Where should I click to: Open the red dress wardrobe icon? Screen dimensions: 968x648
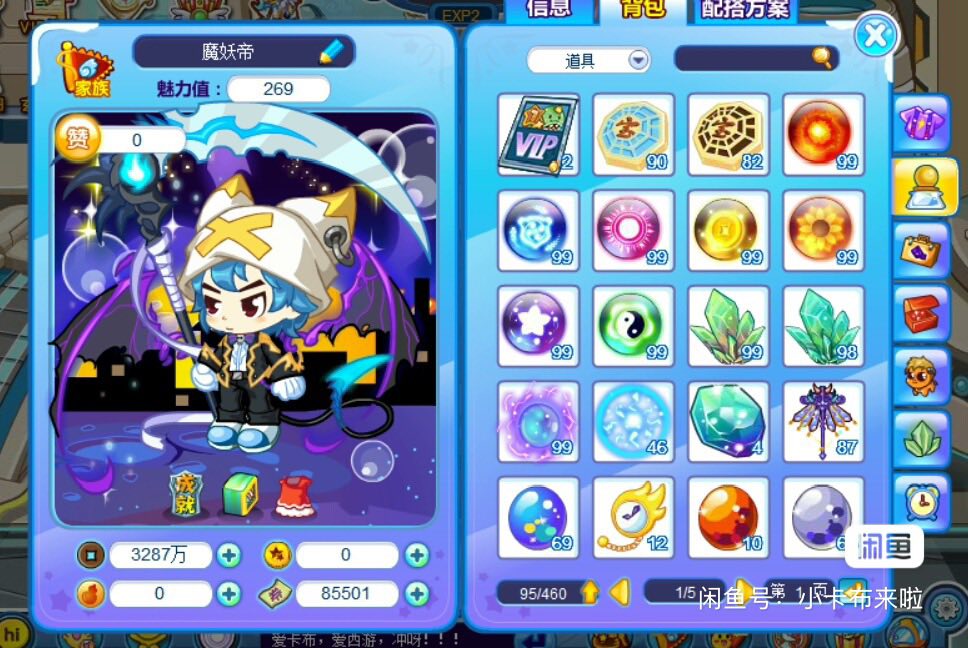click(x=294, y=495)
